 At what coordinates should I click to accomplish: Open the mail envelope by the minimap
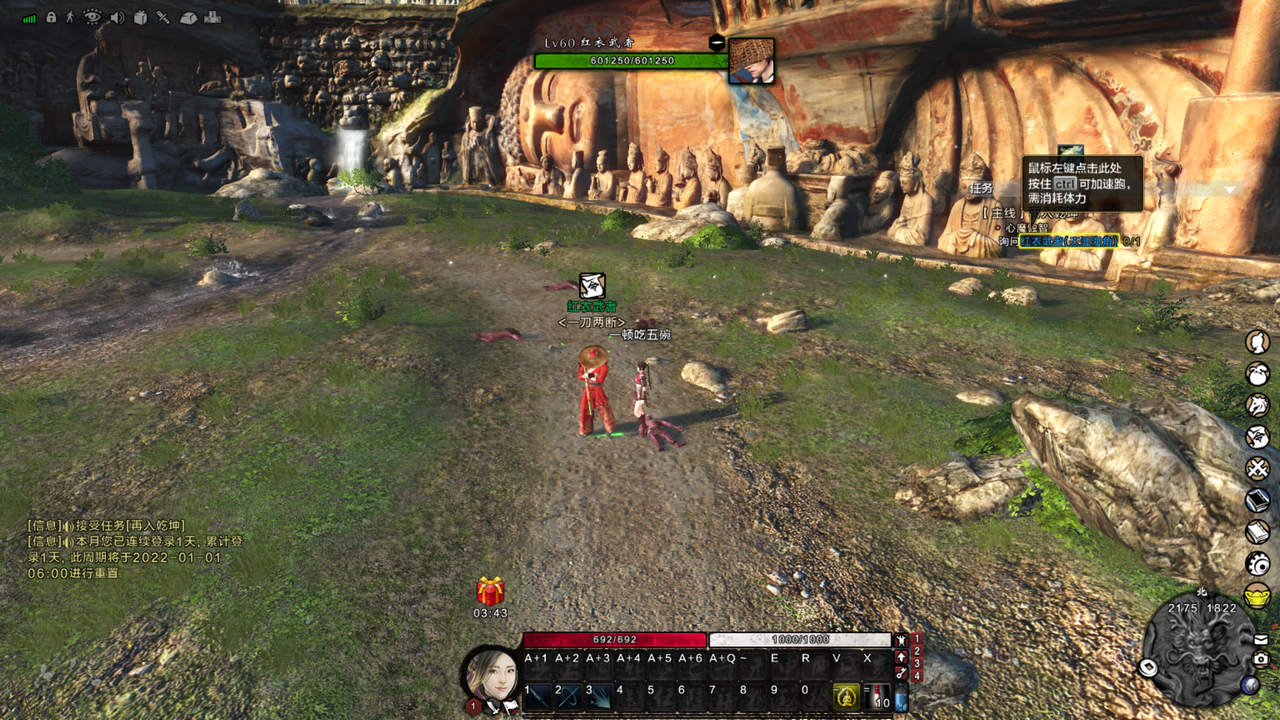coord(1260,639)
